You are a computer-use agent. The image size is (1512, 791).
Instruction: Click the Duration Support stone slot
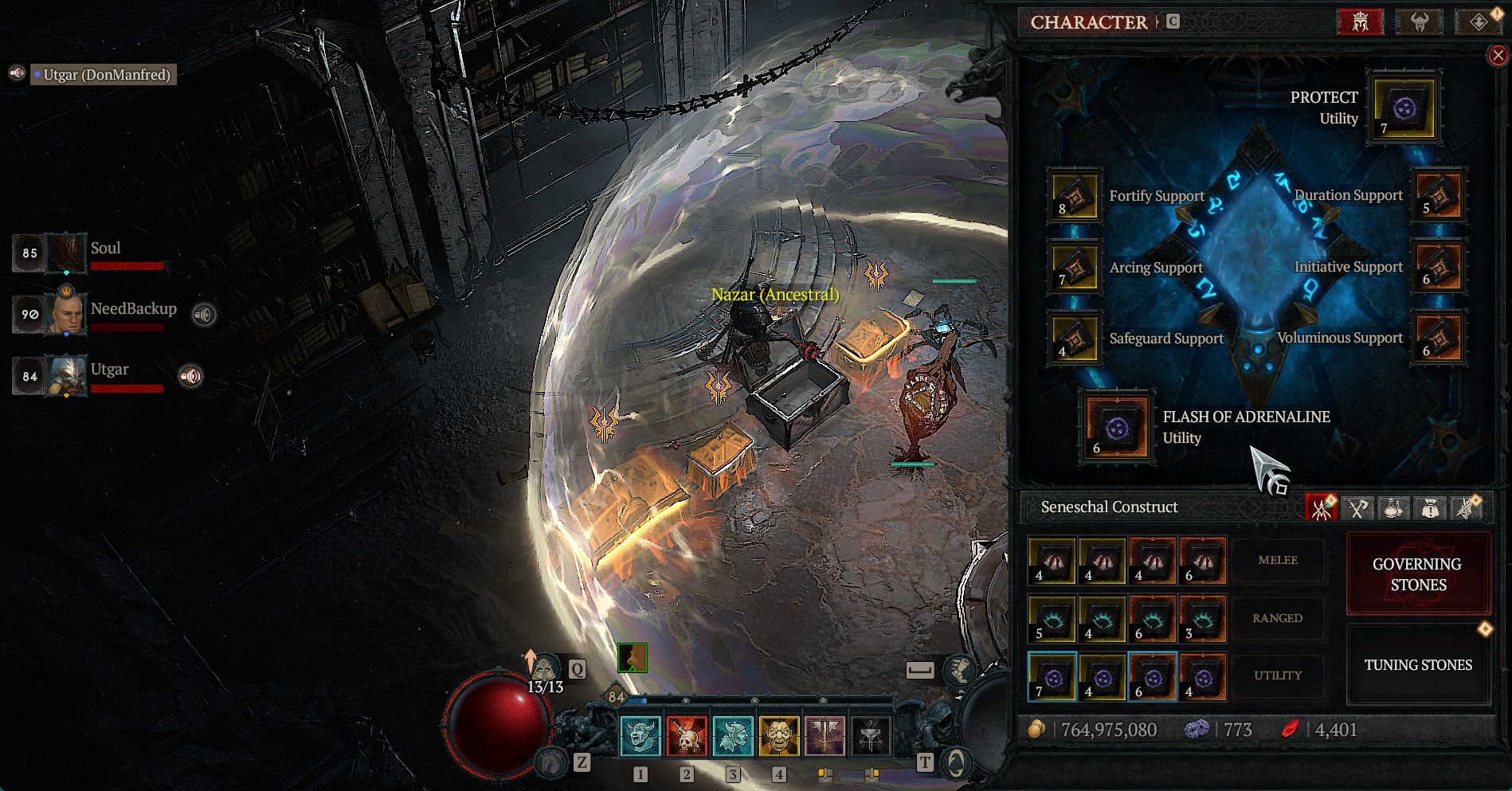1438,195
